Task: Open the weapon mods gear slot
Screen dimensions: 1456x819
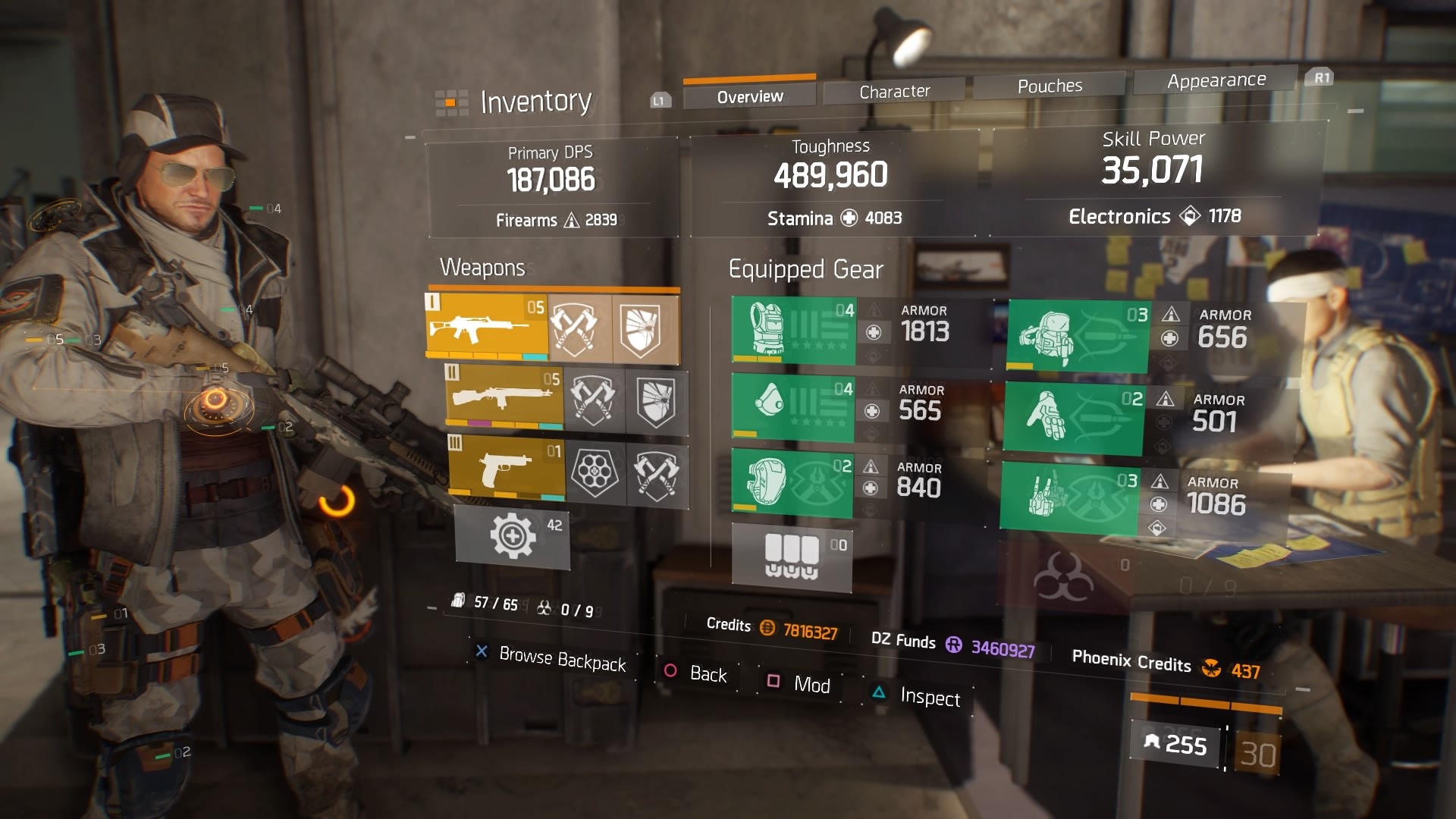Action: 513,536
